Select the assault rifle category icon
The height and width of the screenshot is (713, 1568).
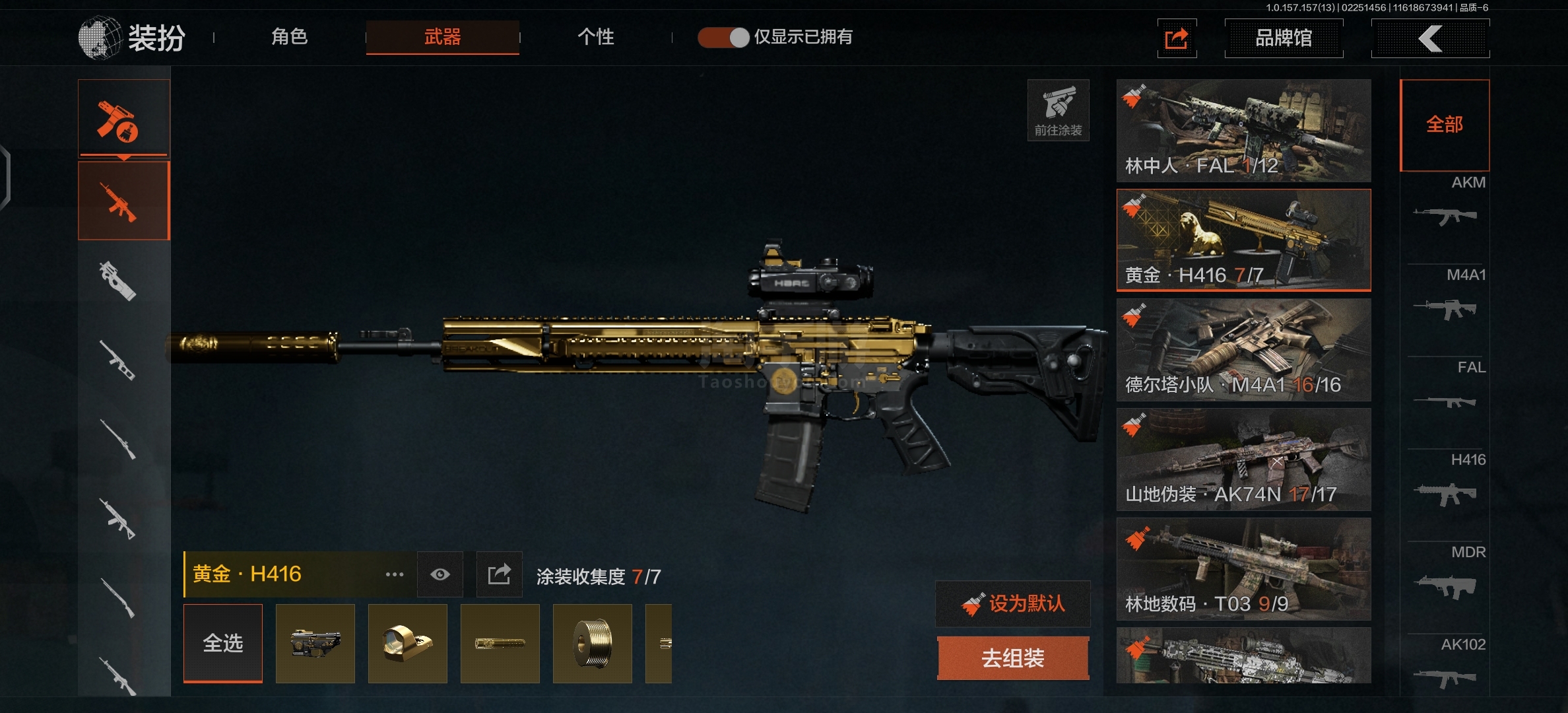pyautogui.click(x=123, y=201)
